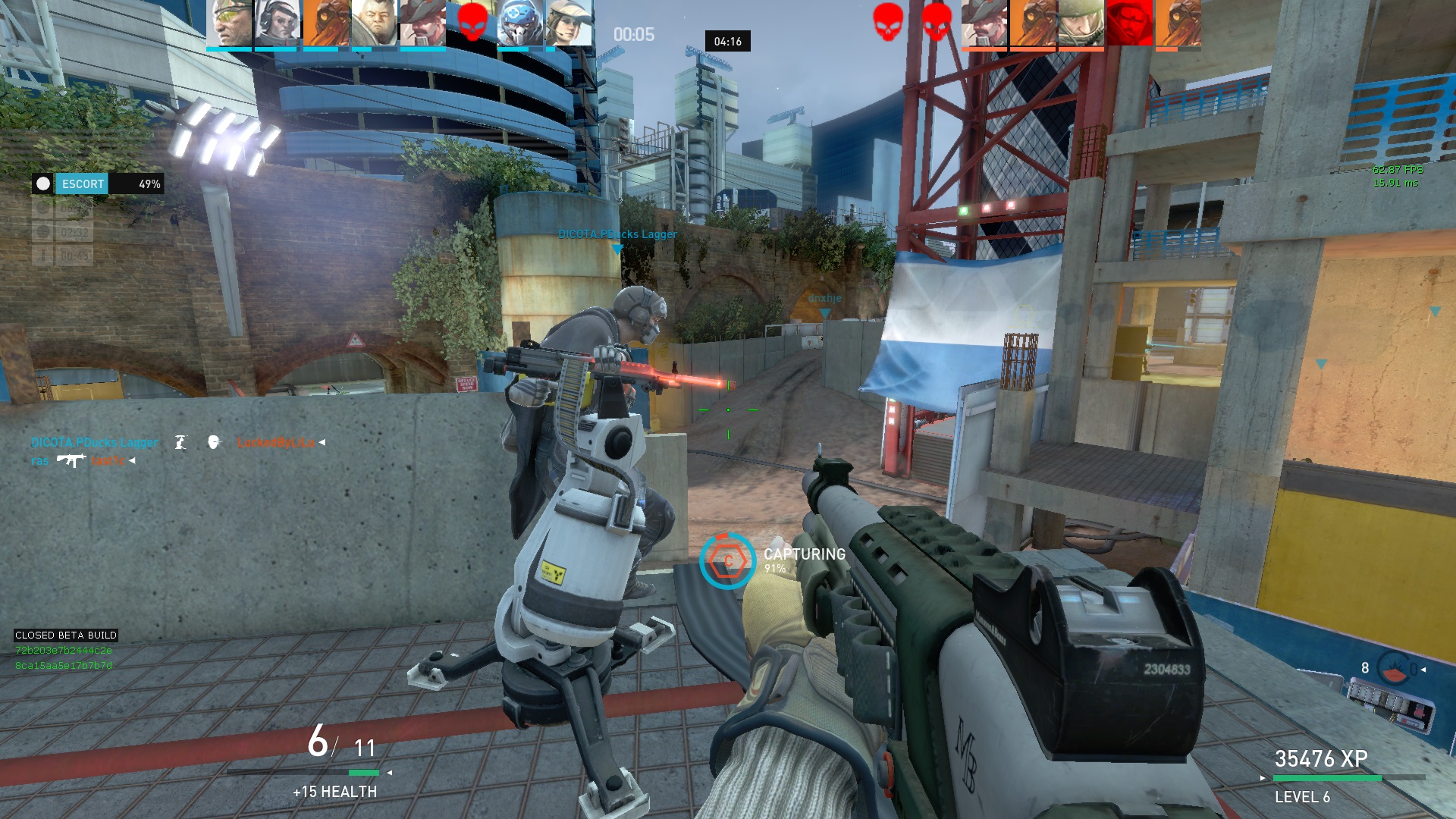
Task: Select the blue medic helmet portrait
Action: tap(519, 24)
